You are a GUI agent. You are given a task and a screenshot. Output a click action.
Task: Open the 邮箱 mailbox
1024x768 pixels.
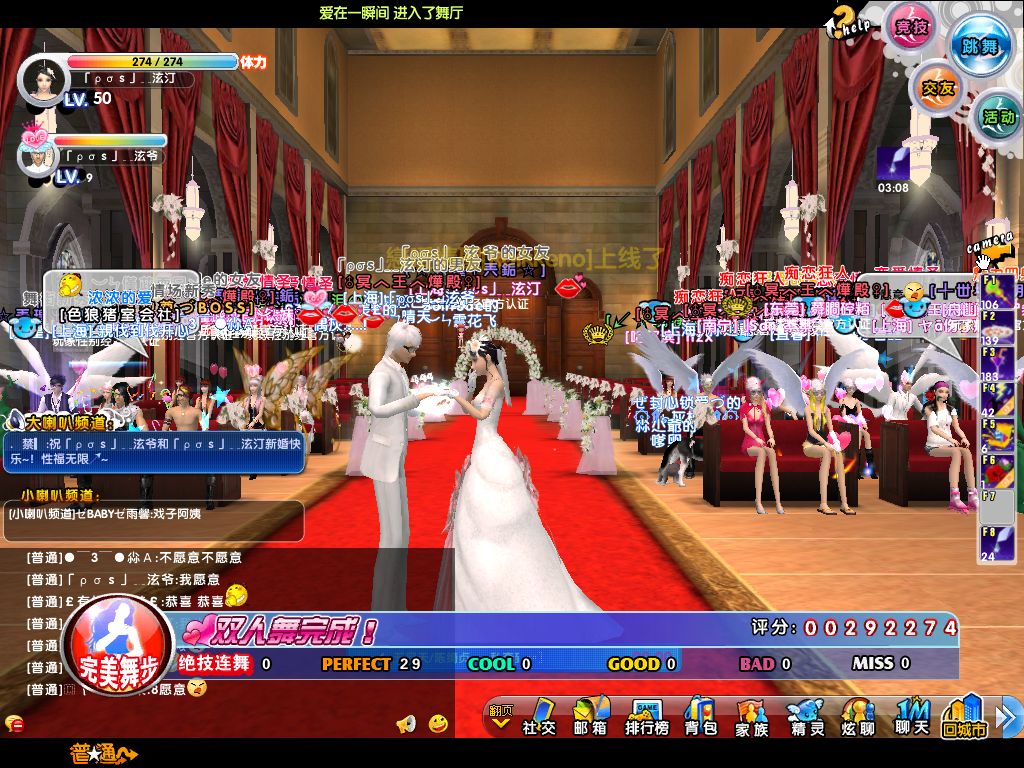(x=590, y=717)
